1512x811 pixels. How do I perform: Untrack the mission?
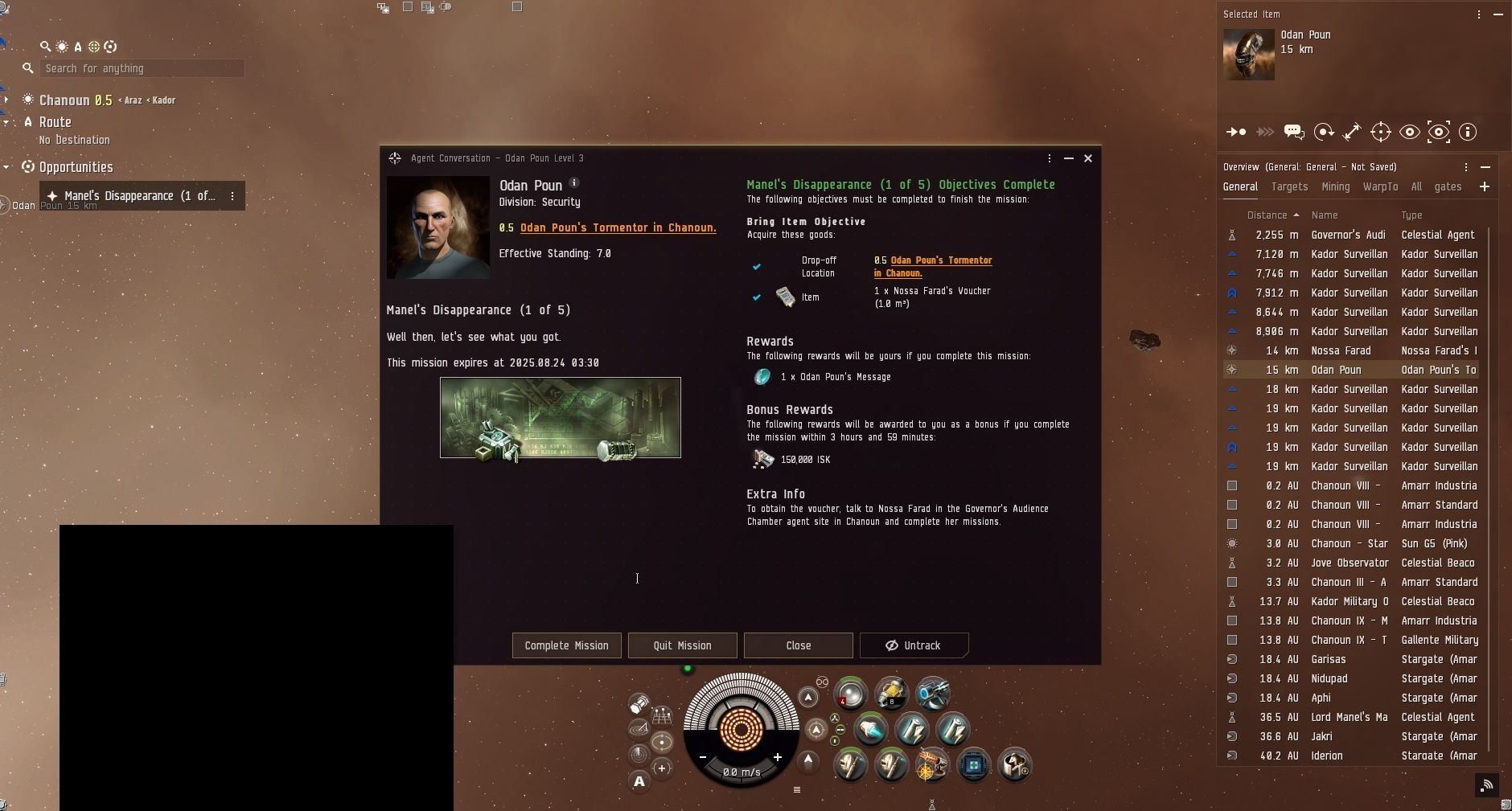914,645
